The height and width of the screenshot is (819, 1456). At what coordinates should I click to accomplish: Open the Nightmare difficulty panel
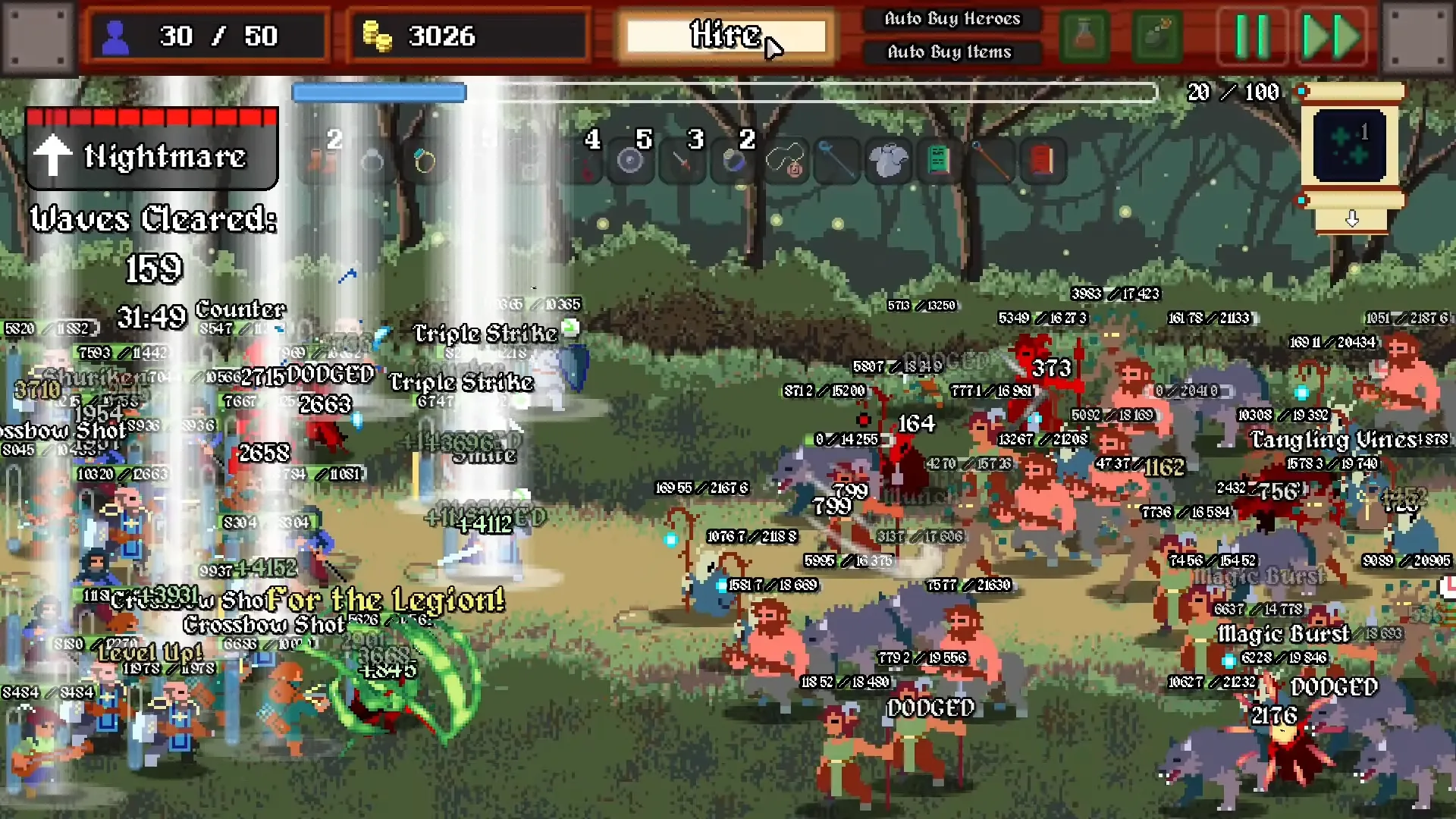[x=152, y=149]
